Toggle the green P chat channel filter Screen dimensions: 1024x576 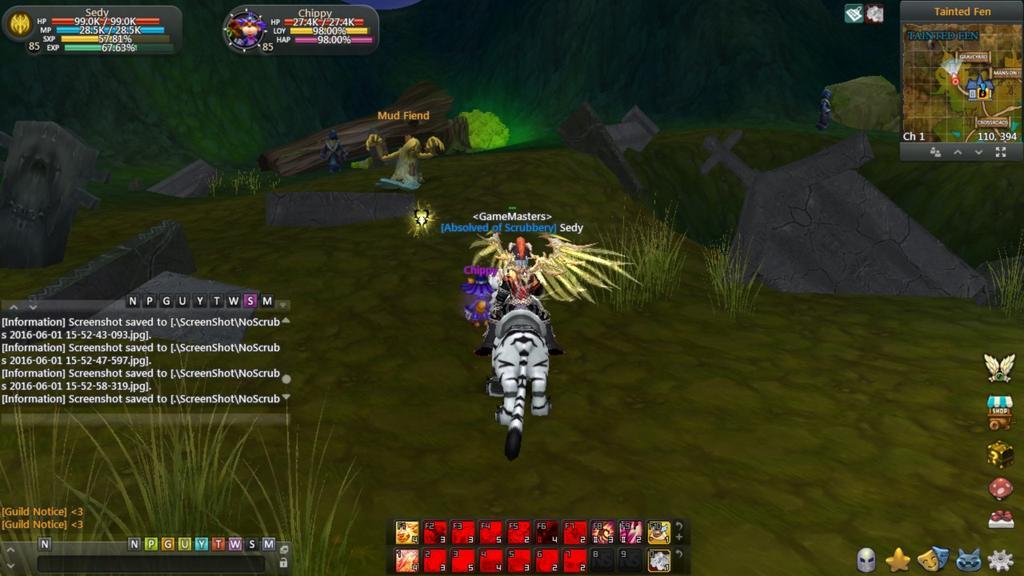coord(151,544)
